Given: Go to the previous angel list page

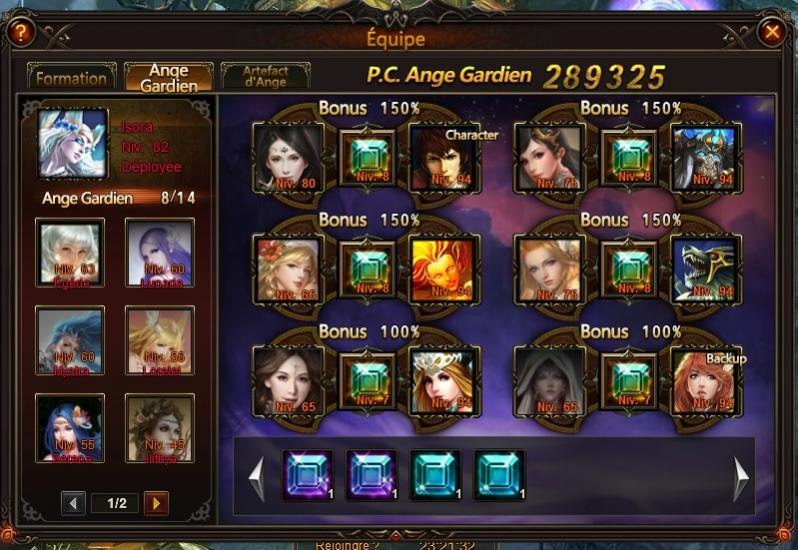Looking at the screenshot, I should 73,503.
